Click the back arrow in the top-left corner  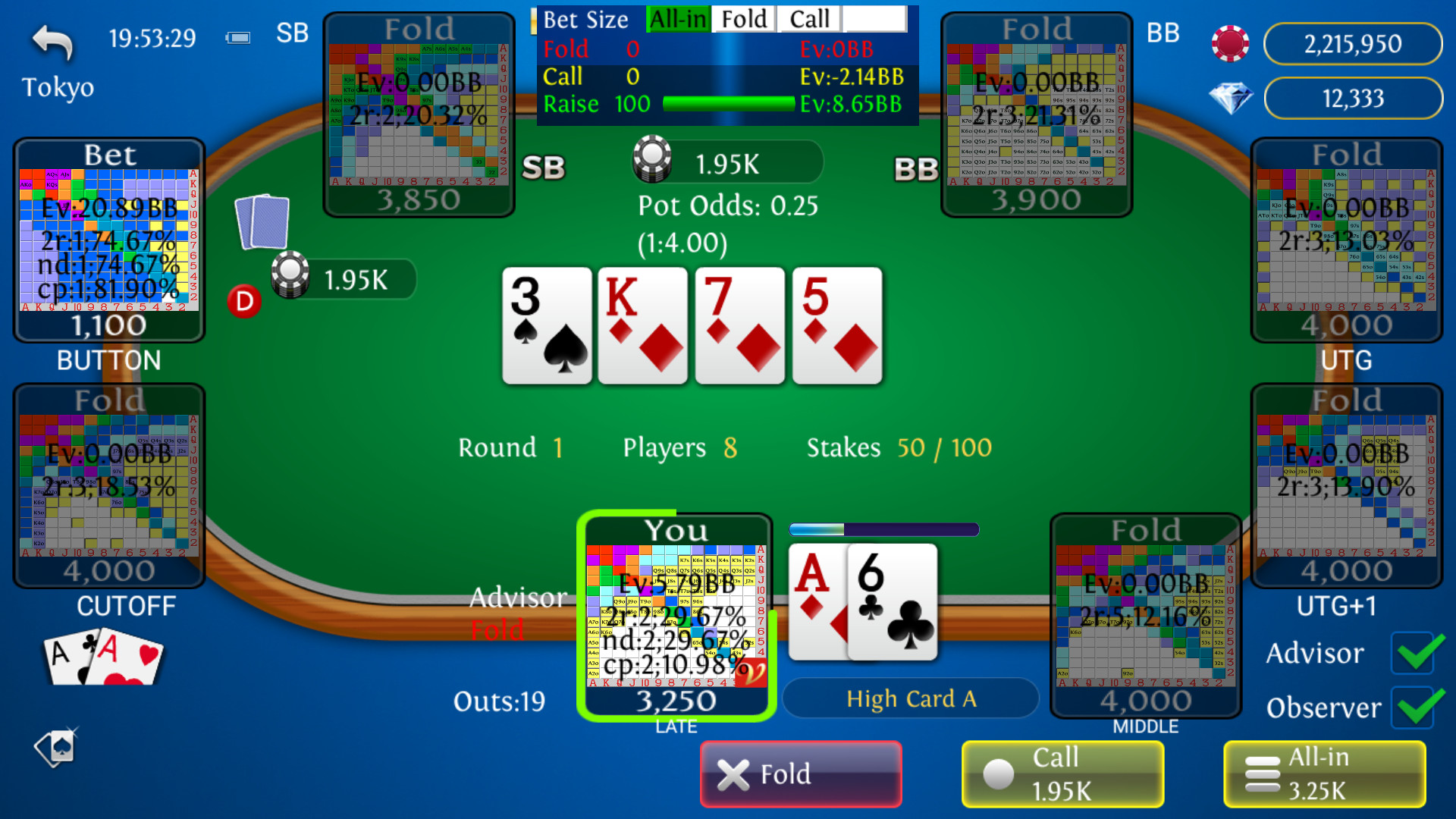pyautogui.click(x=50, y=42)
